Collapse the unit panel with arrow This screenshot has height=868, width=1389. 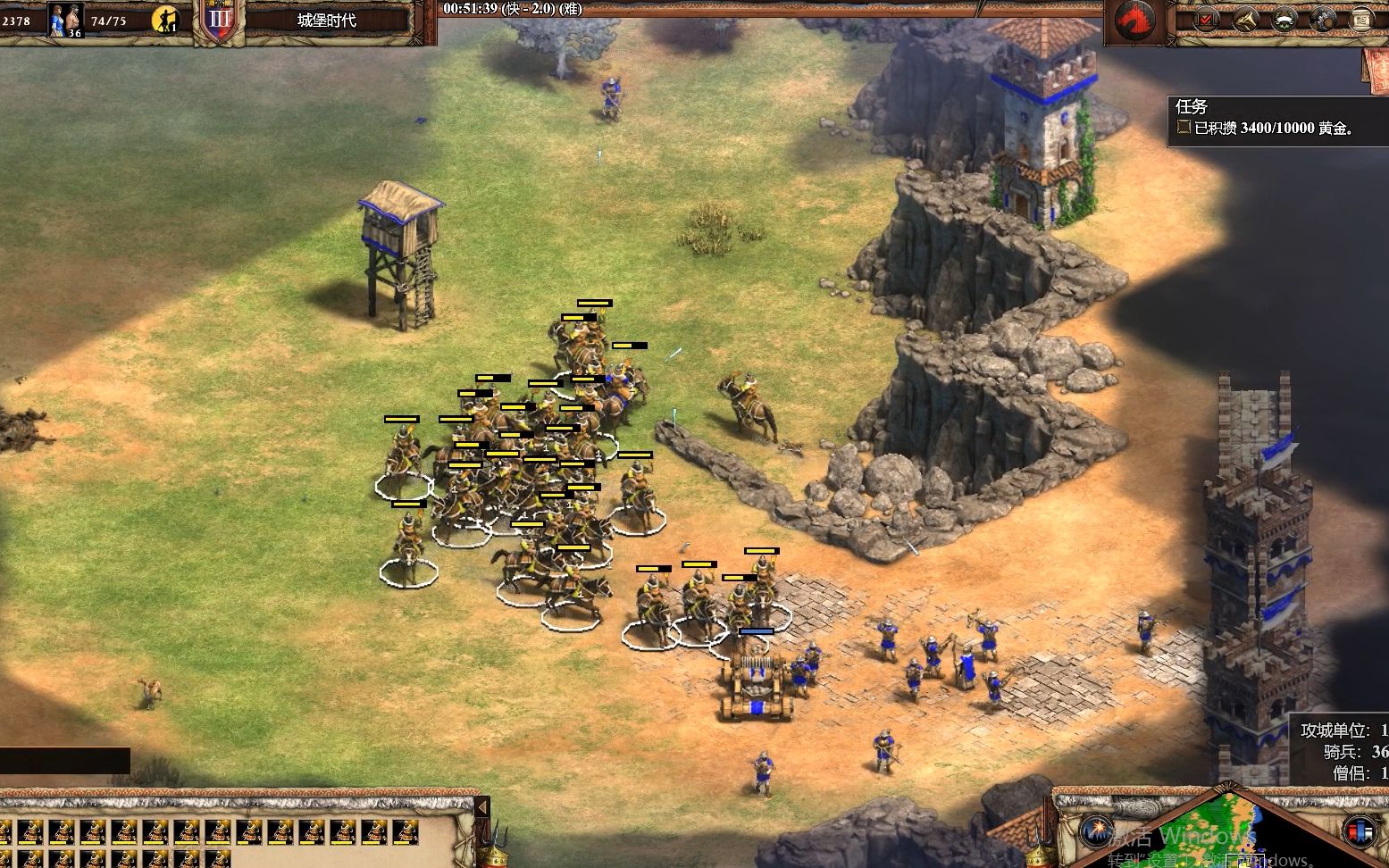pyautogui.click(x=482, y=808)
